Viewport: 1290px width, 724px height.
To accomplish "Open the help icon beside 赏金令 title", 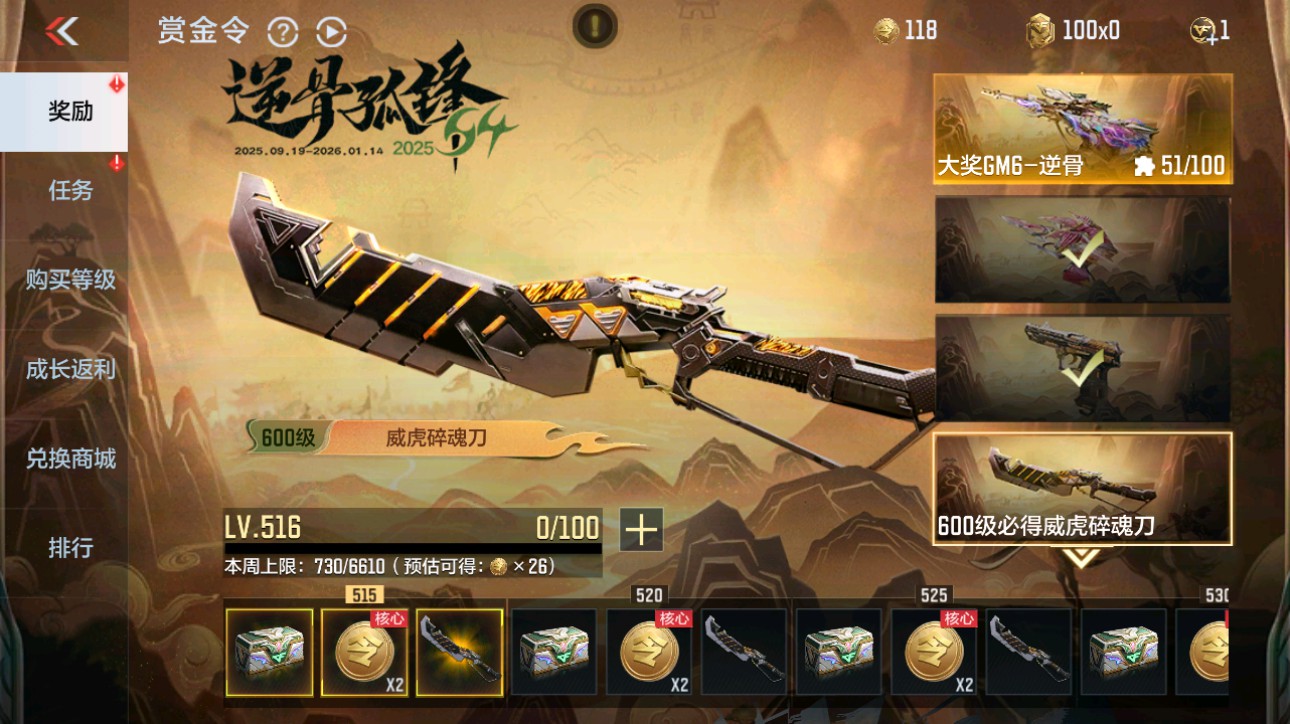I will (x=283, y=32).
